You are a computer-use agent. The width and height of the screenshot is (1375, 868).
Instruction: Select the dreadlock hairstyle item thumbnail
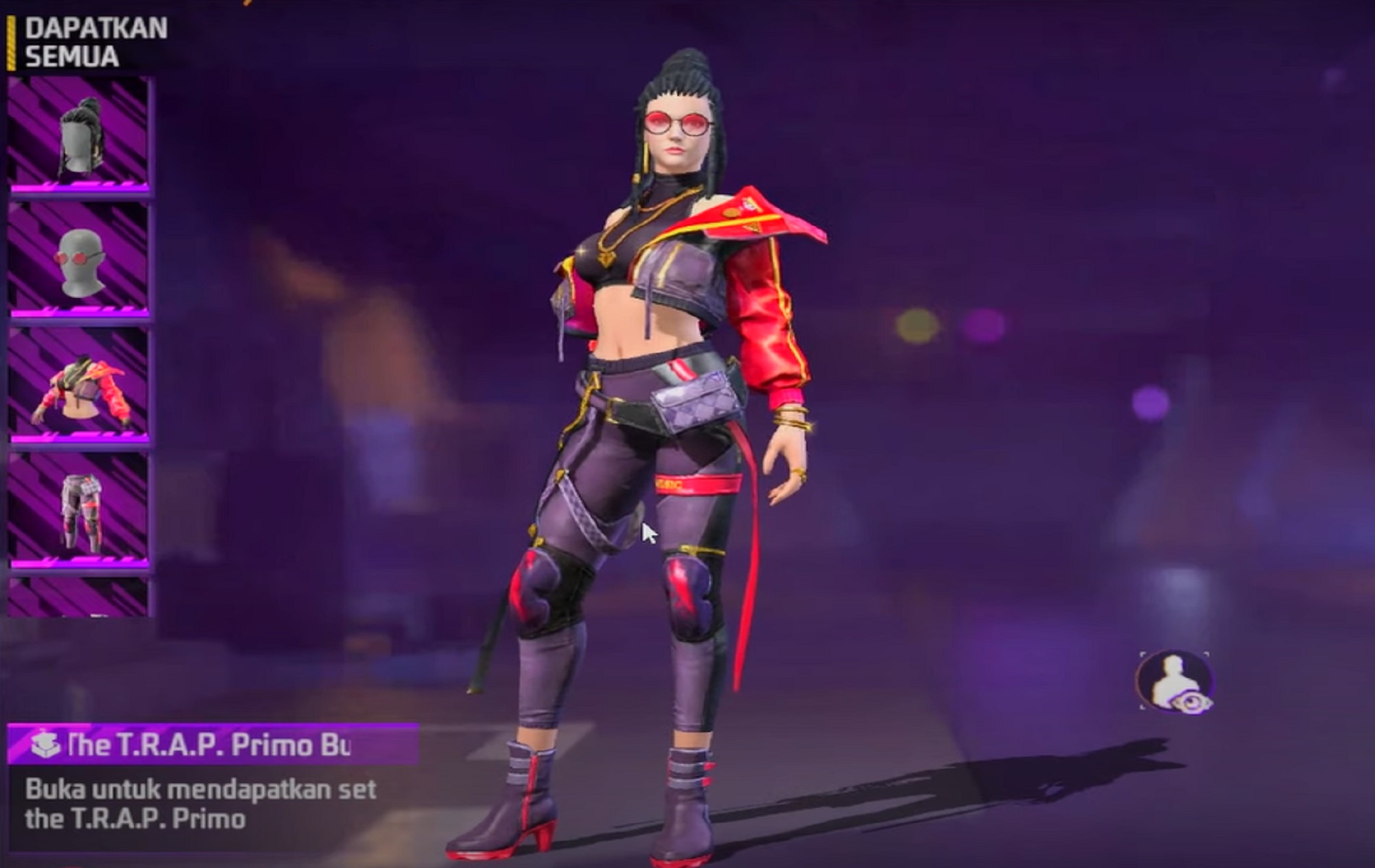[79, 135]
